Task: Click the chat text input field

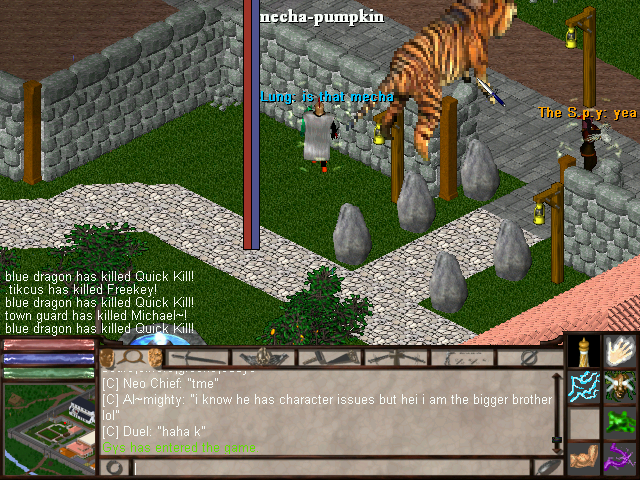Action: 330,467
